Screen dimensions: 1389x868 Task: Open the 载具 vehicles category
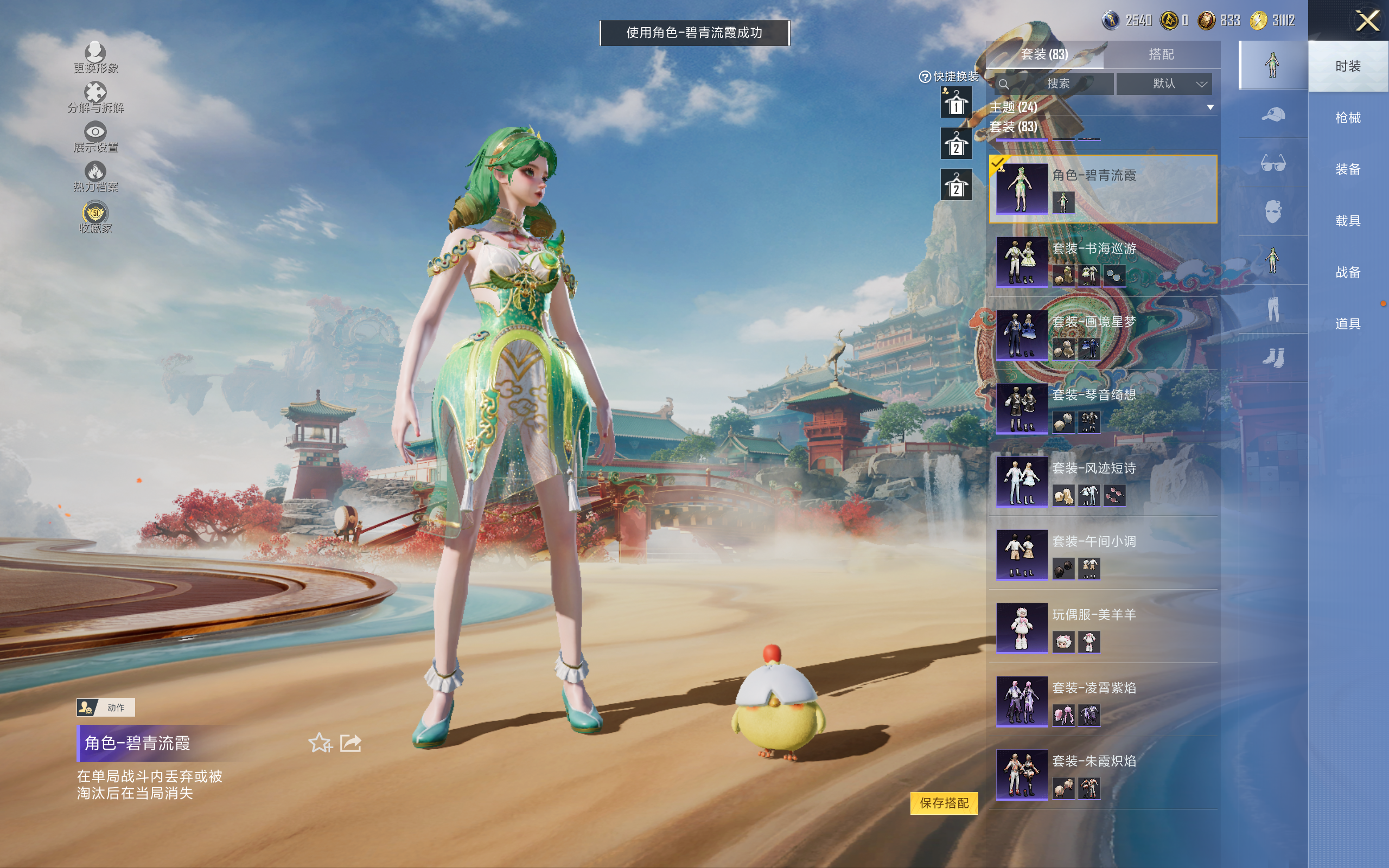tap(1348, 221)
